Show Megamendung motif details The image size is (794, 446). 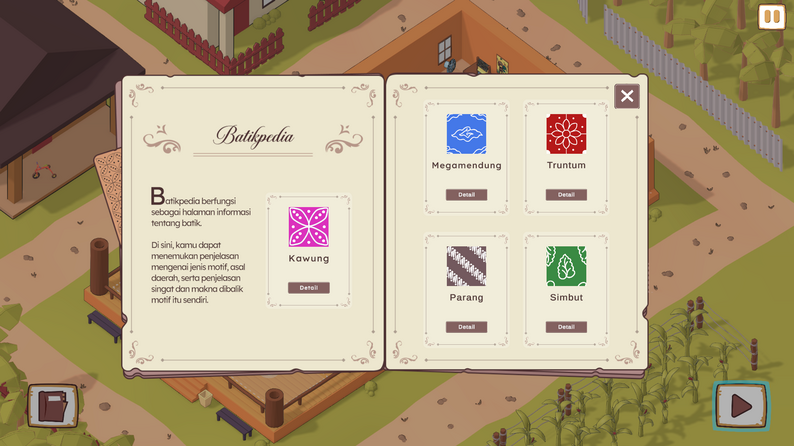(466, 195)
